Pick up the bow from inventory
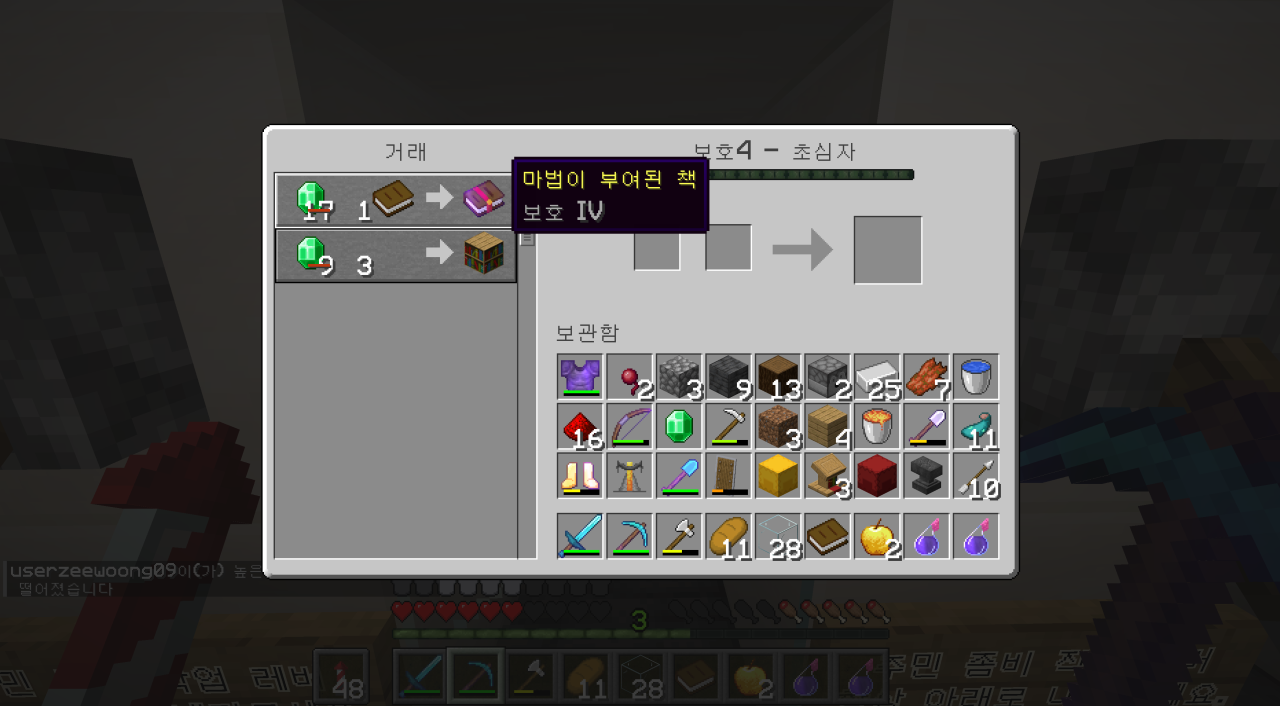Screen dimensions: 1280x706 pos(630,426)
